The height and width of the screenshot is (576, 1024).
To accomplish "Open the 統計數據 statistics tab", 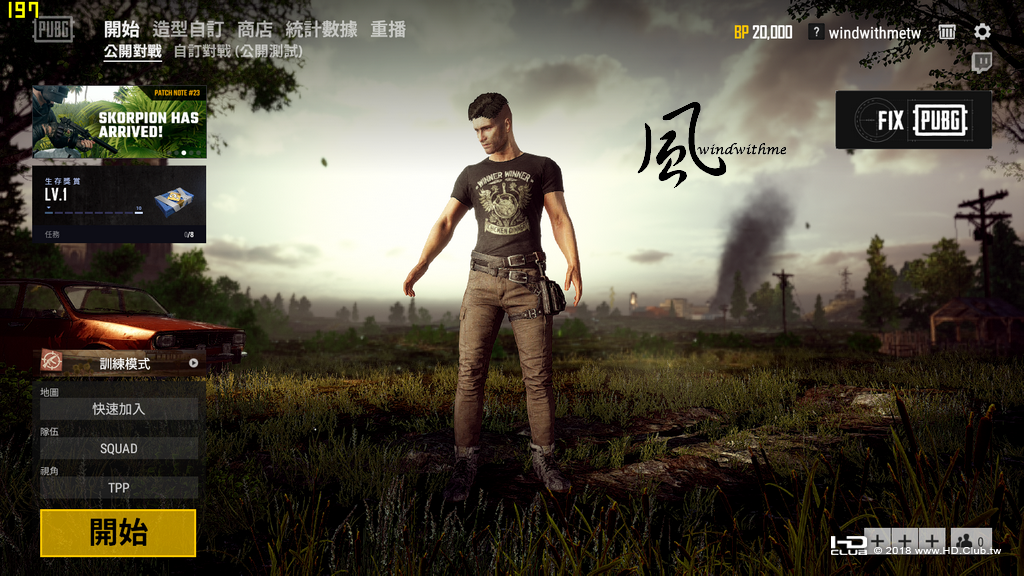I will pos(321,29).
